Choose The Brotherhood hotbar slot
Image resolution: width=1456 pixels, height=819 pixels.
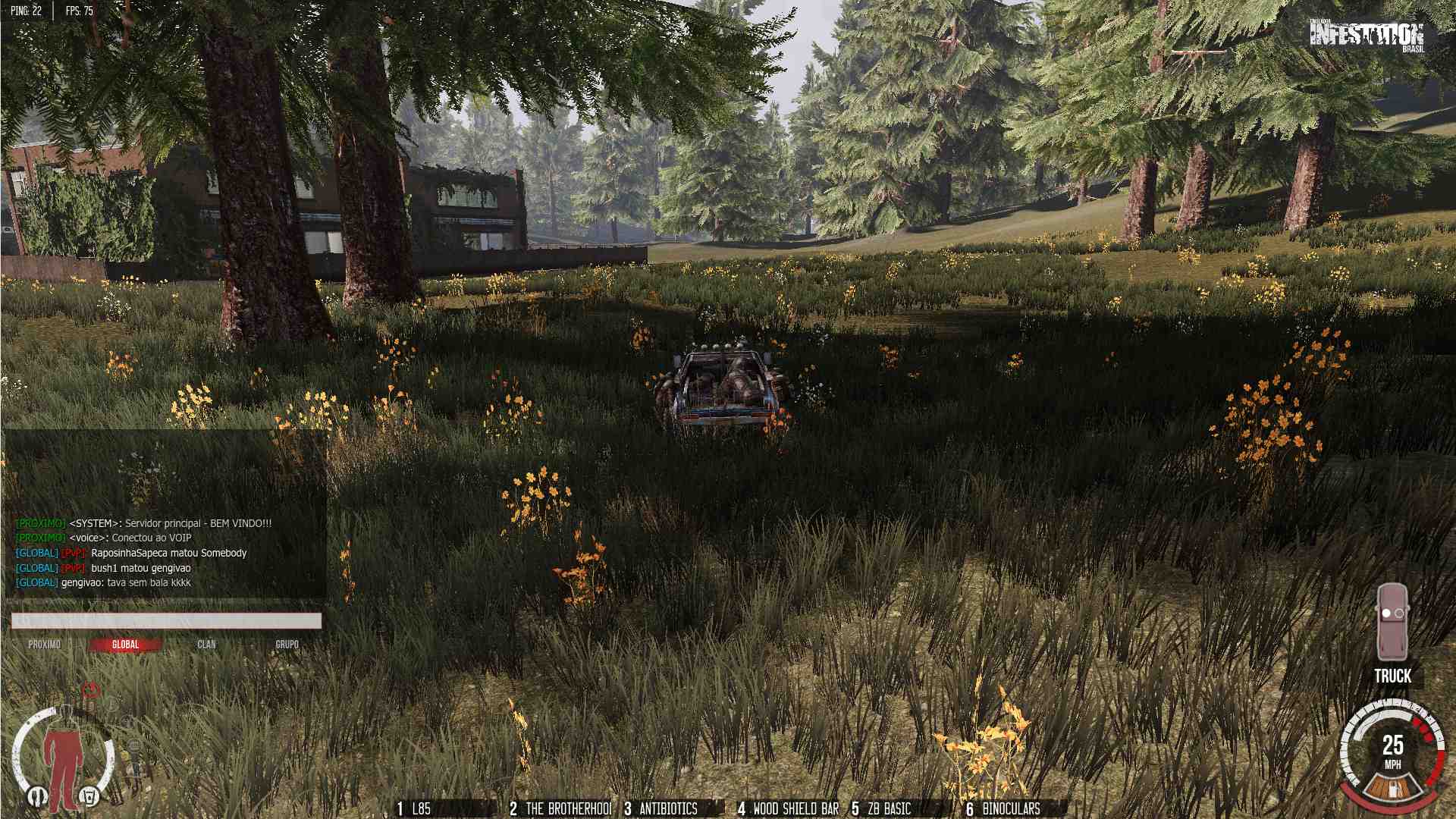pyautogui.click(x=561, y=809)
